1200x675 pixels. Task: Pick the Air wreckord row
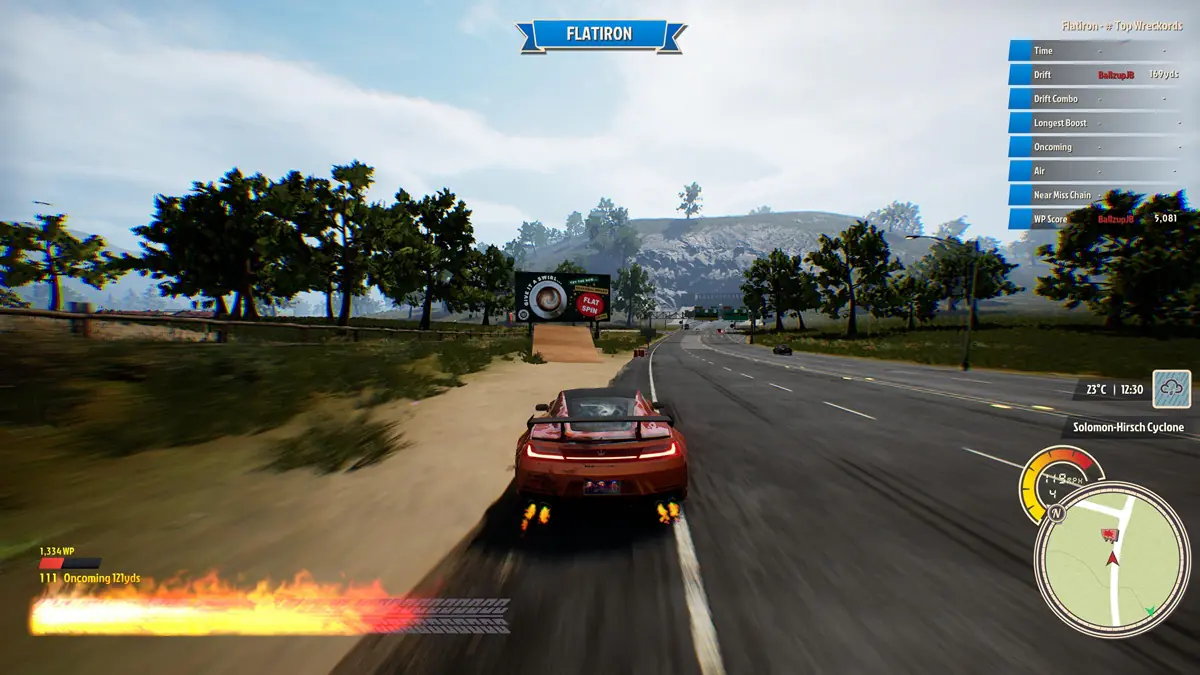(x=1096, y=171)
